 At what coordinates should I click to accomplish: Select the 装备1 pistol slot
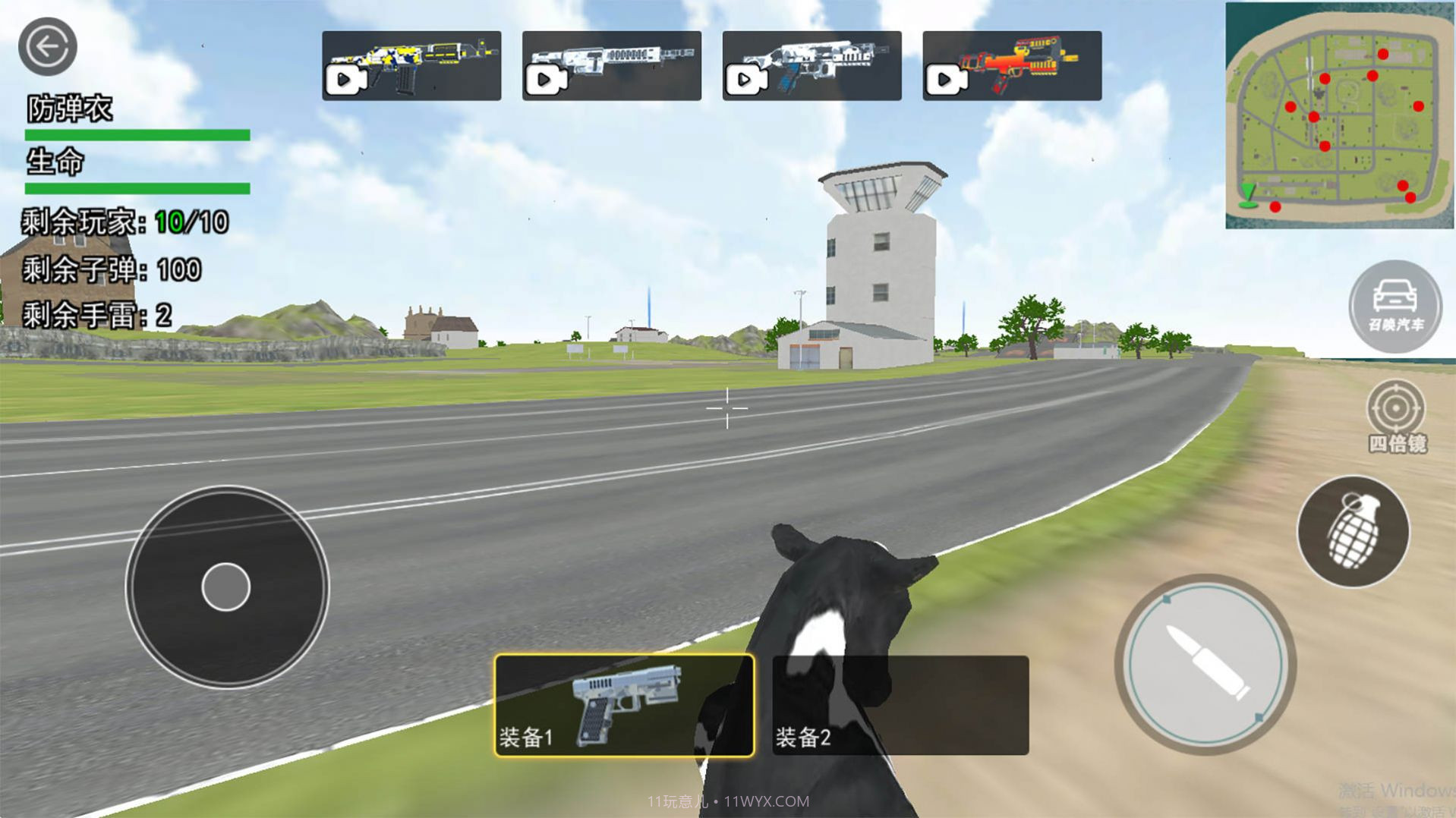624,706
